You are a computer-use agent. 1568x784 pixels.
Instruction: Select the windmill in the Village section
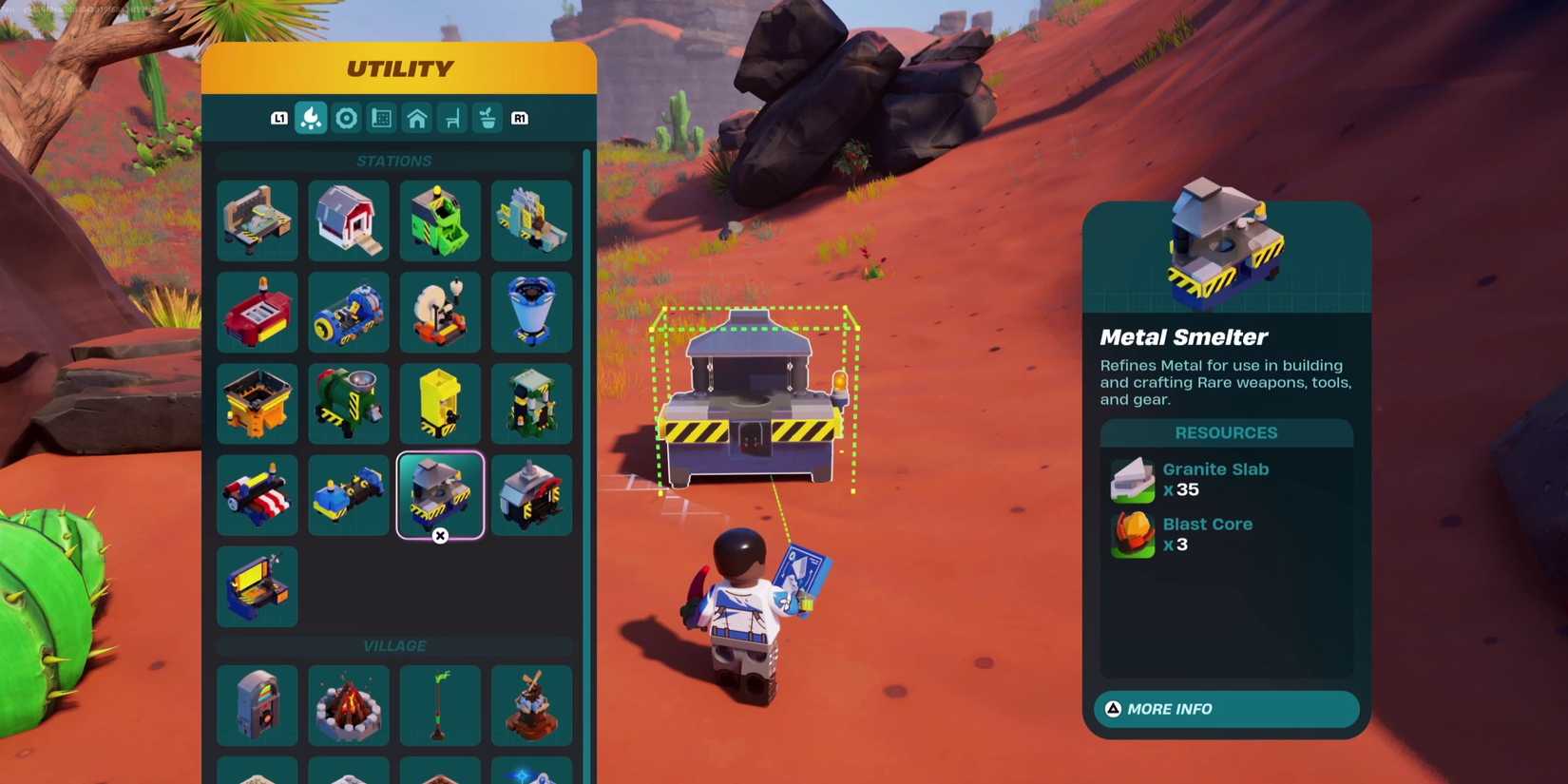(531, 705)
